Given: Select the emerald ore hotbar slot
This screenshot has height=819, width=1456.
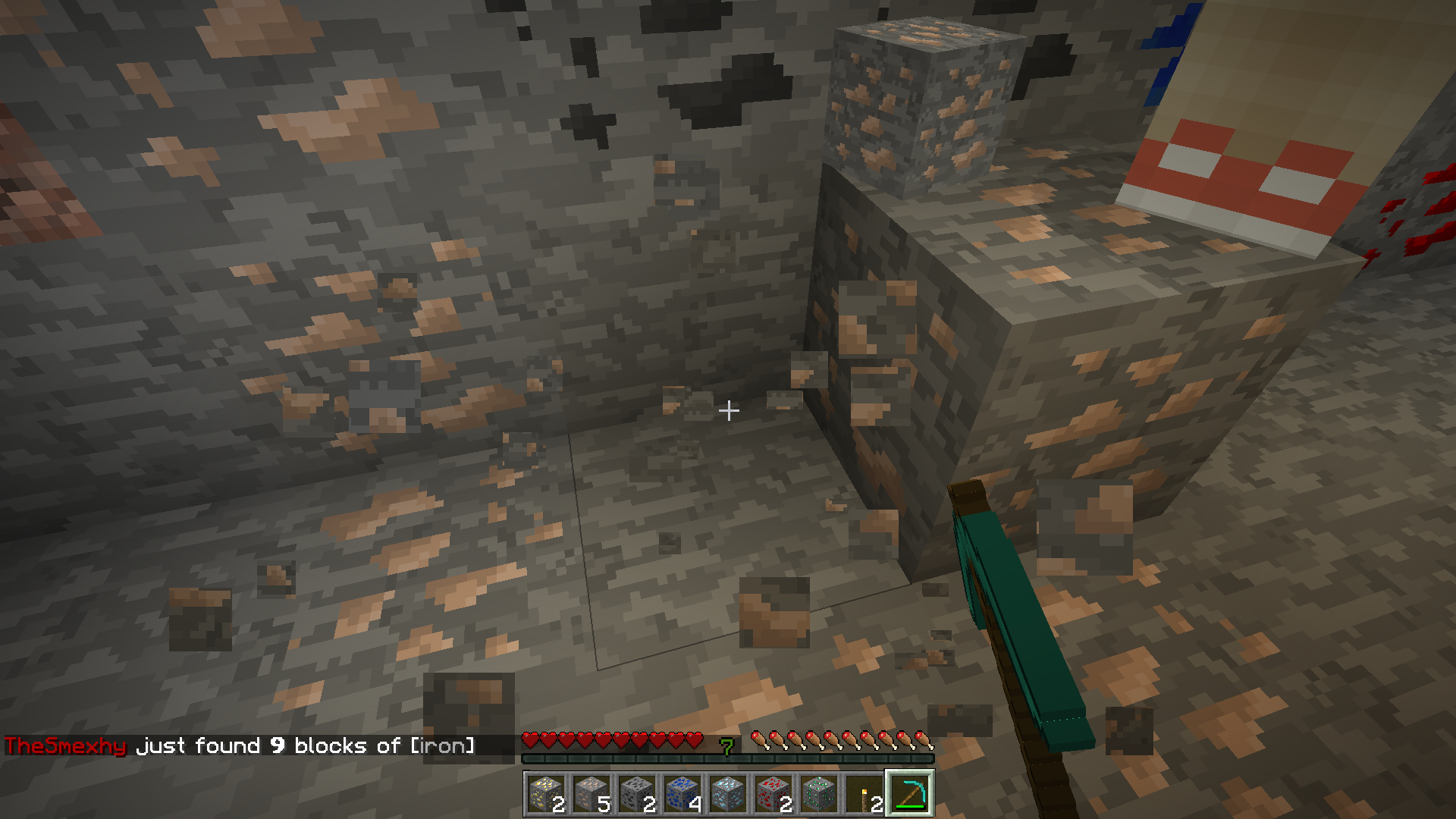Looking at the screenshot, I should (x=819, y=794).
